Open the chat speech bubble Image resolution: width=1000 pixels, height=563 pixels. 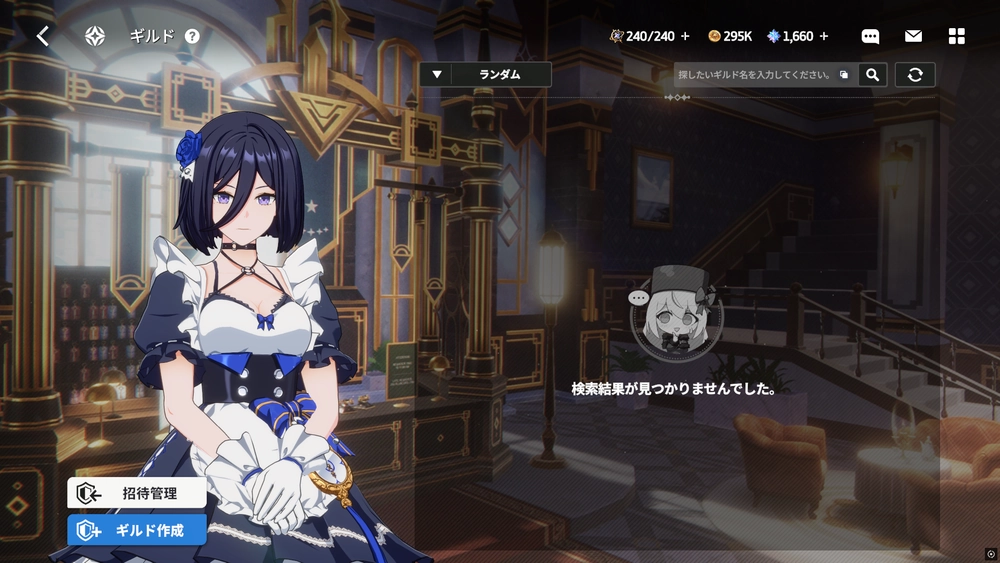pyautogui.click(x=870, y=36)
